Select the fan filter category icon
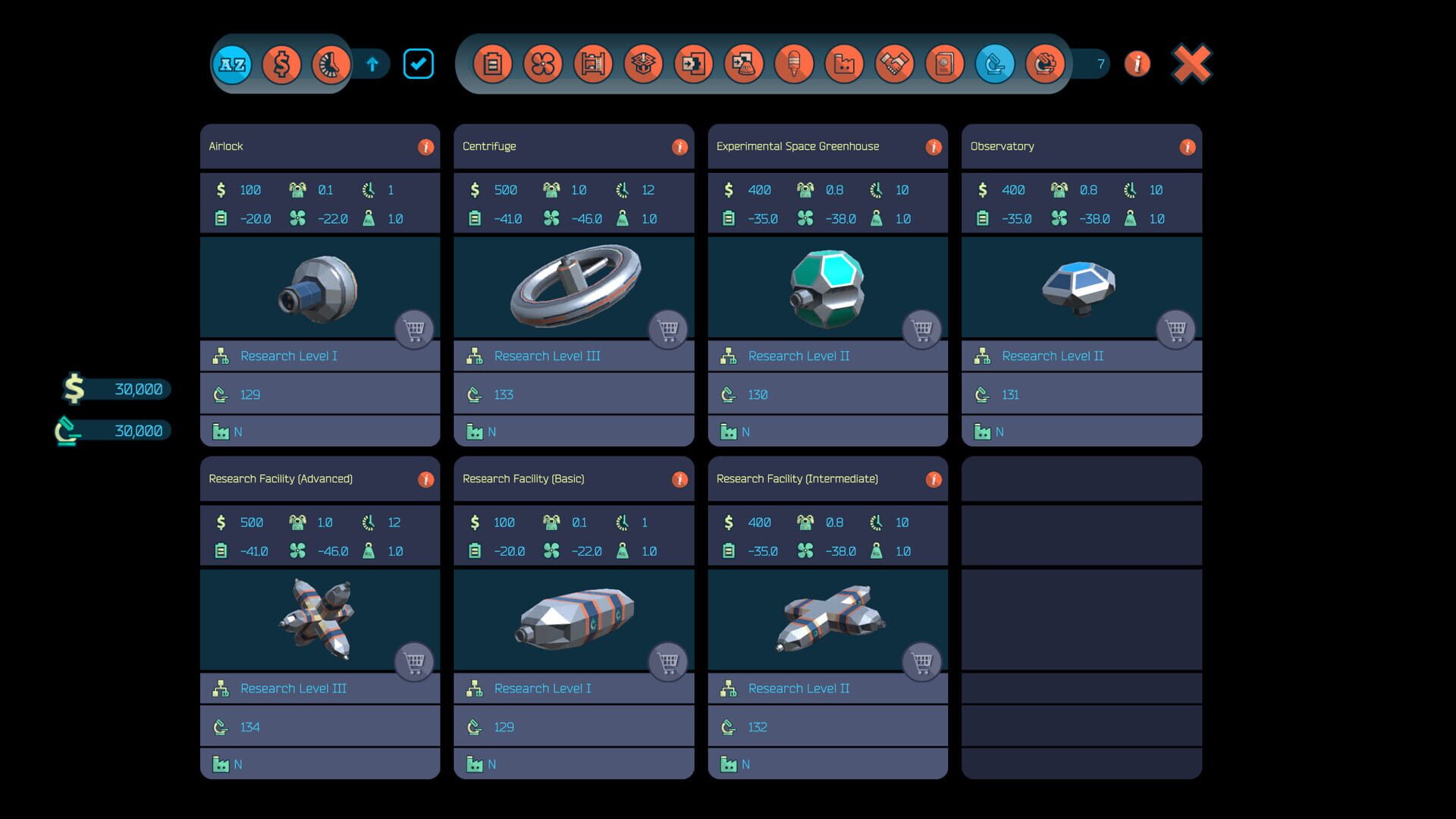The height and width of the screenshot is (819, 1456). [543, 64]
